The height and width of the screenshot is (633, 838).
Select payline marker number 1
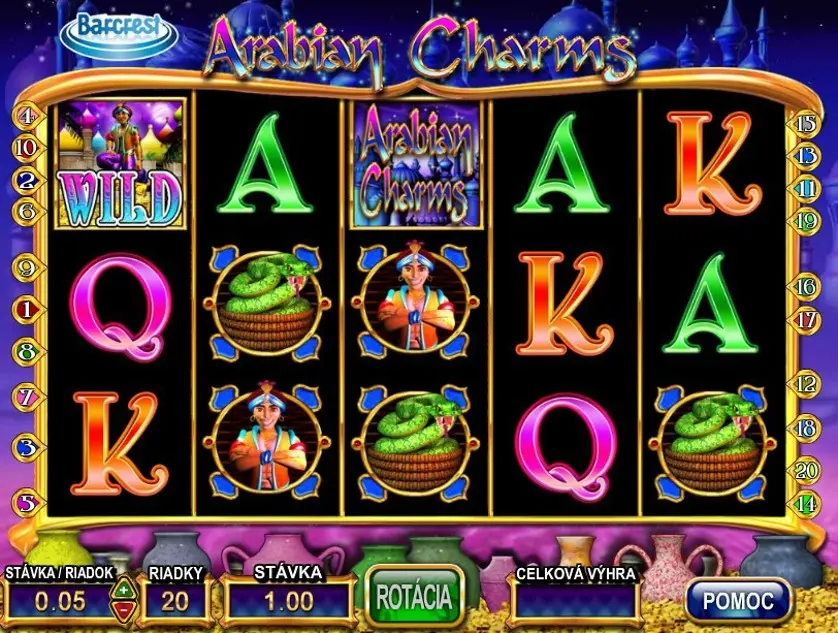tap(27, 310)
